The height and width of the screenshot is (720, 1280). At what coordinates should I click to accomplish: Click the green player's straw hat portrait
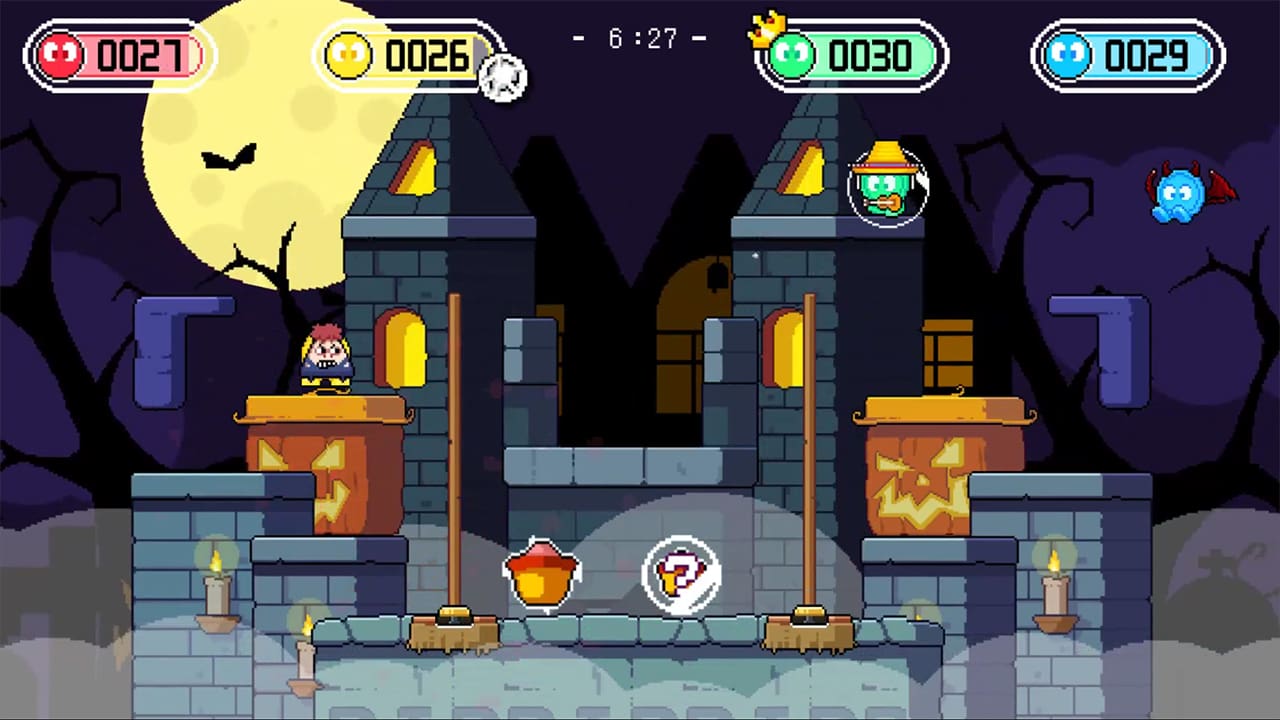[887, 188]
